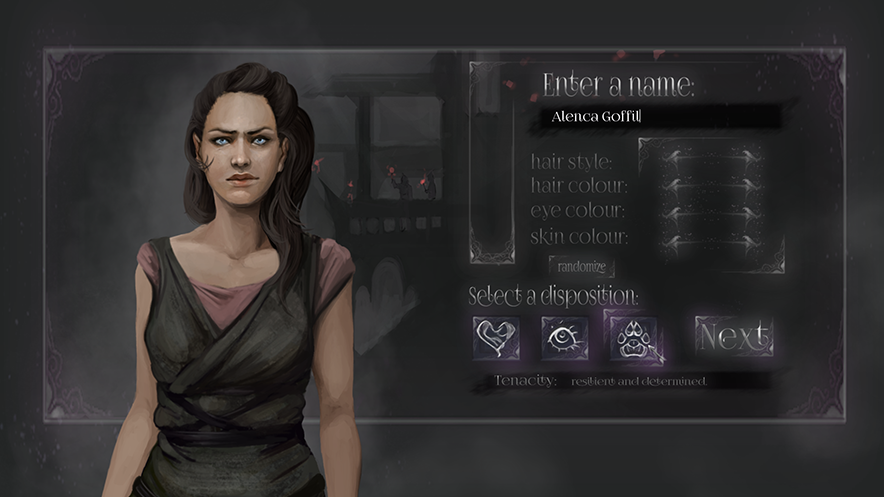Proceed with the Next button
The height and width of the screenshot is (497, 884).
pos(734,336)
